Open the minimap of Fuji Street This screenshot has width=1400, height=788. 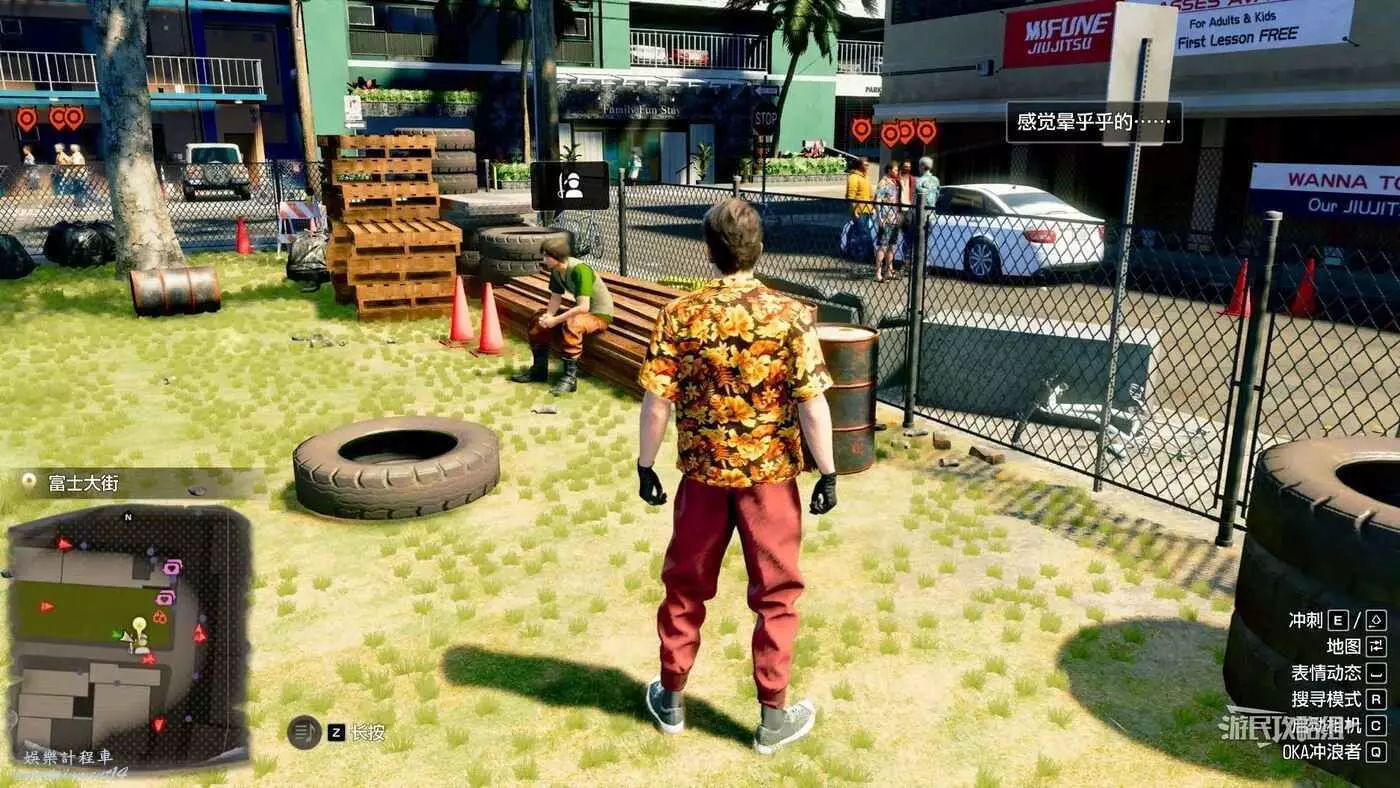(128, 633)
